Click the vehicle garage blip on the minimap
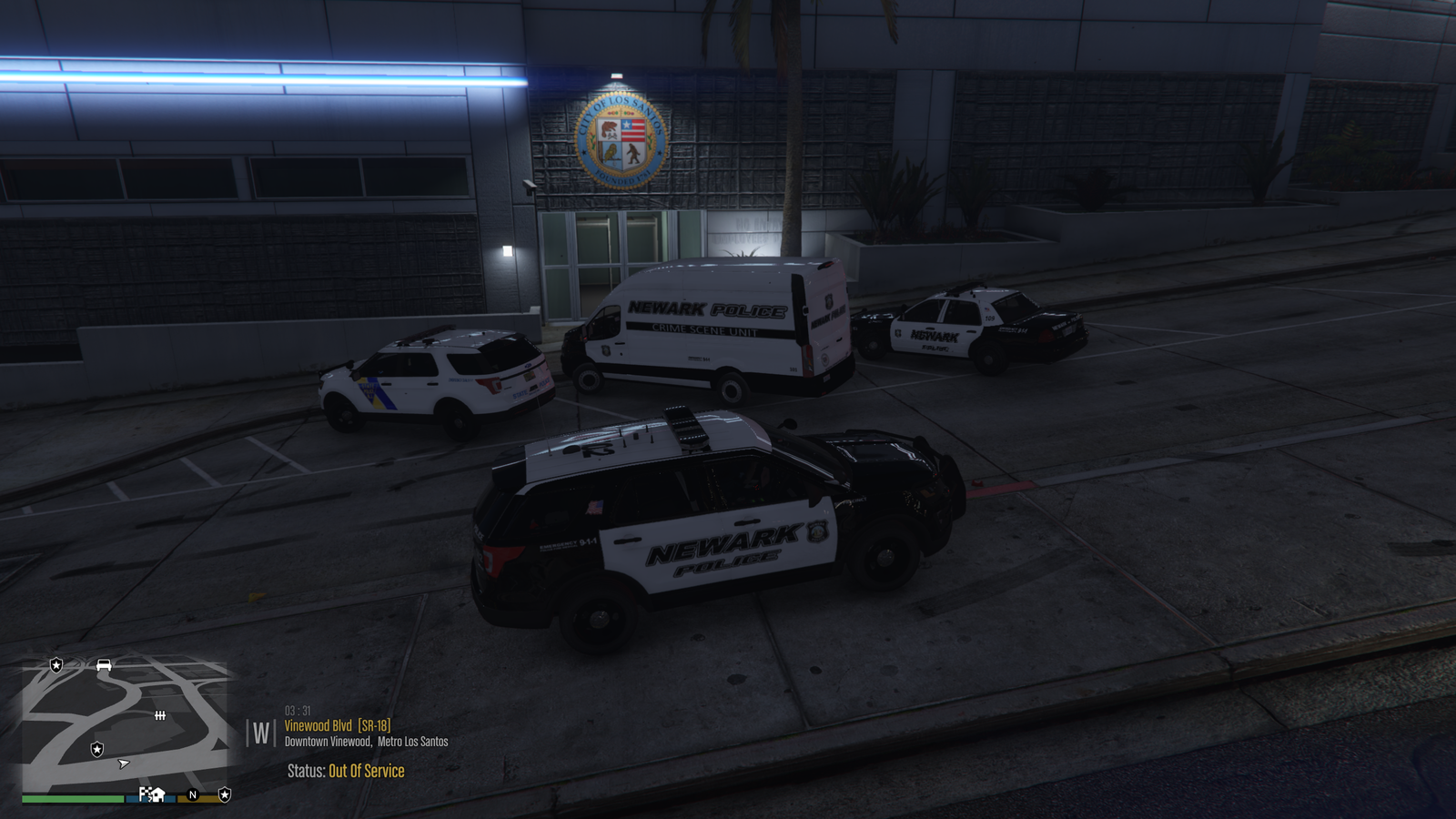The width and height of the screenshot is (1456, 819). pos(104,665)
